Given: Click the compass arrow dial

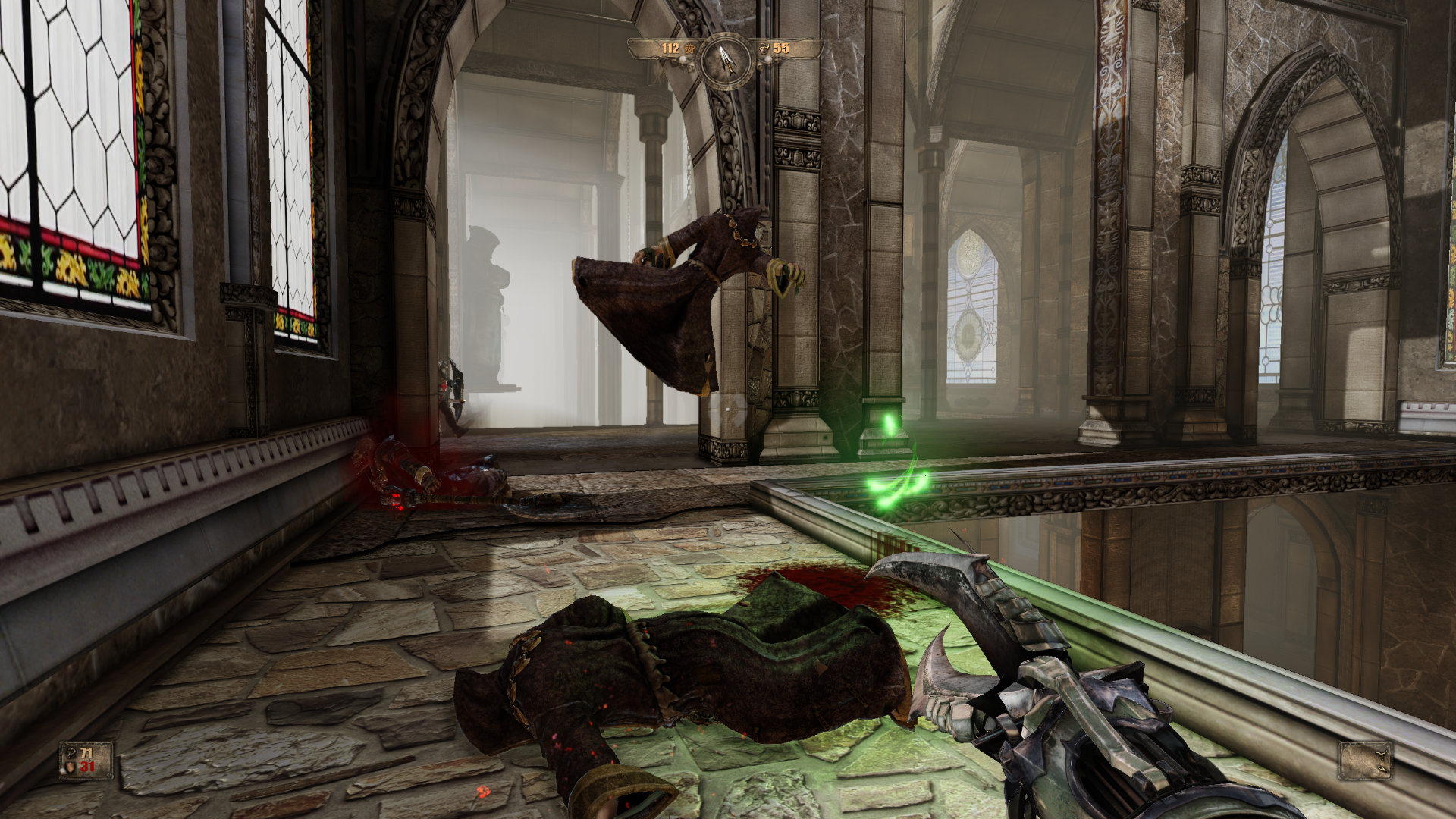Looking at the screenshot, I should (x=726, y=61).
